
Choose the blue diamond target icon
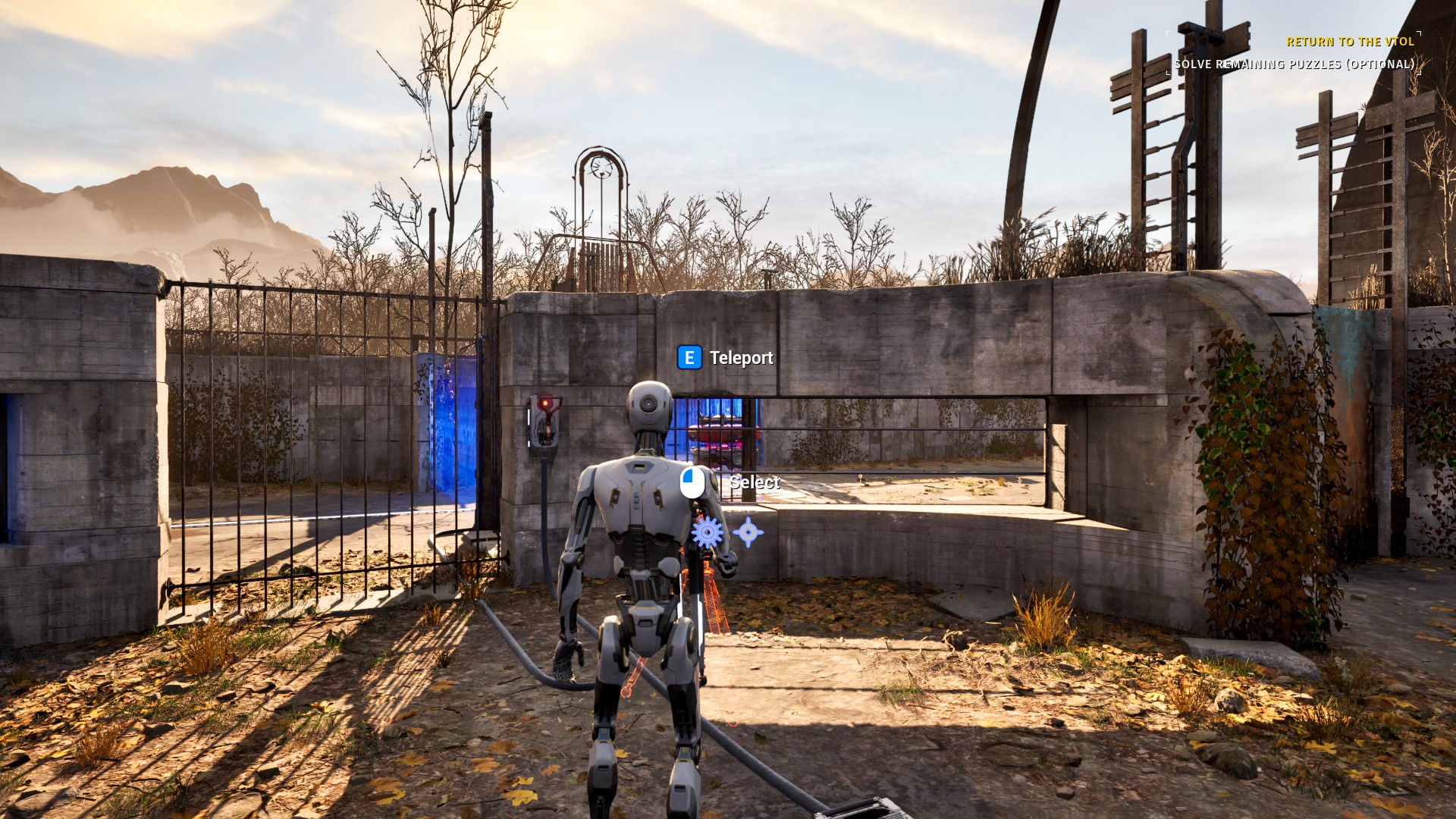pos(748,532)
